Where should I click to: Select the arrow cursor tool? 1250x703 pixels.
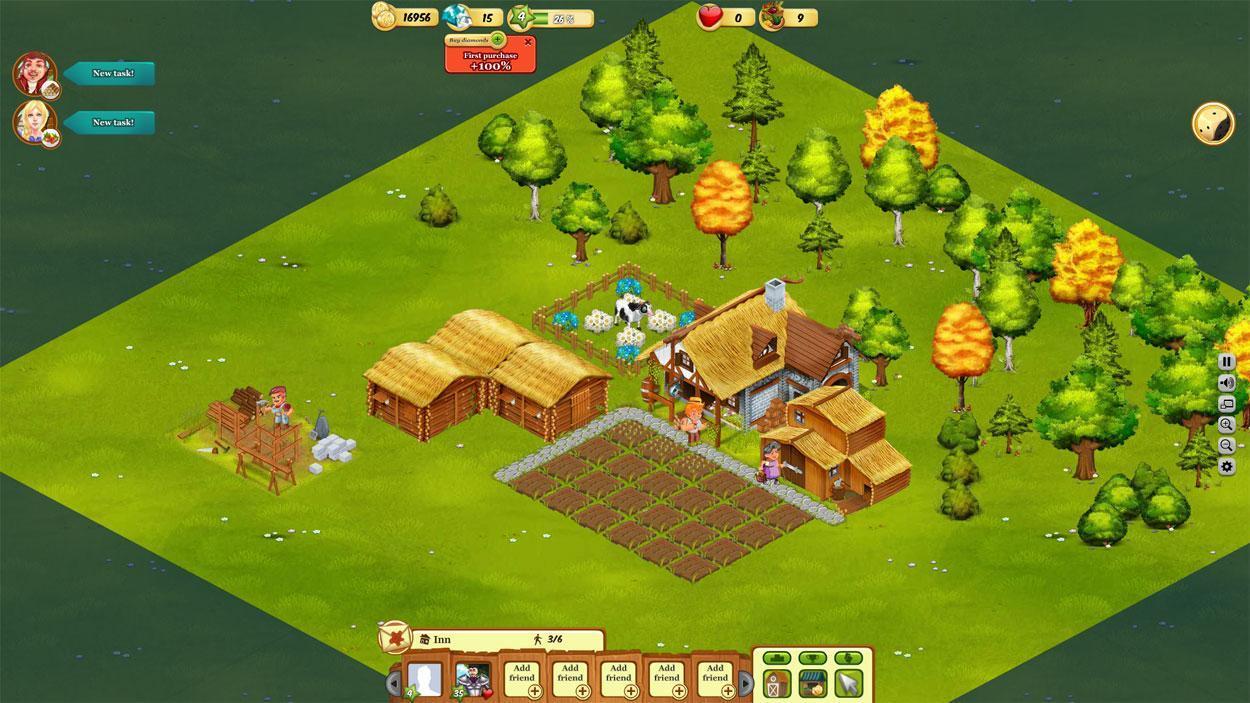[x=848, y=684]
